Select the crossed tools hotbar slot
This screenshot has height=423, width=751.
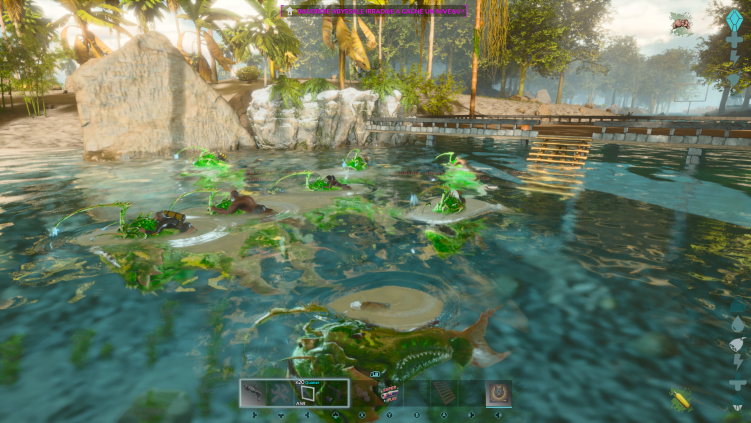281,393
